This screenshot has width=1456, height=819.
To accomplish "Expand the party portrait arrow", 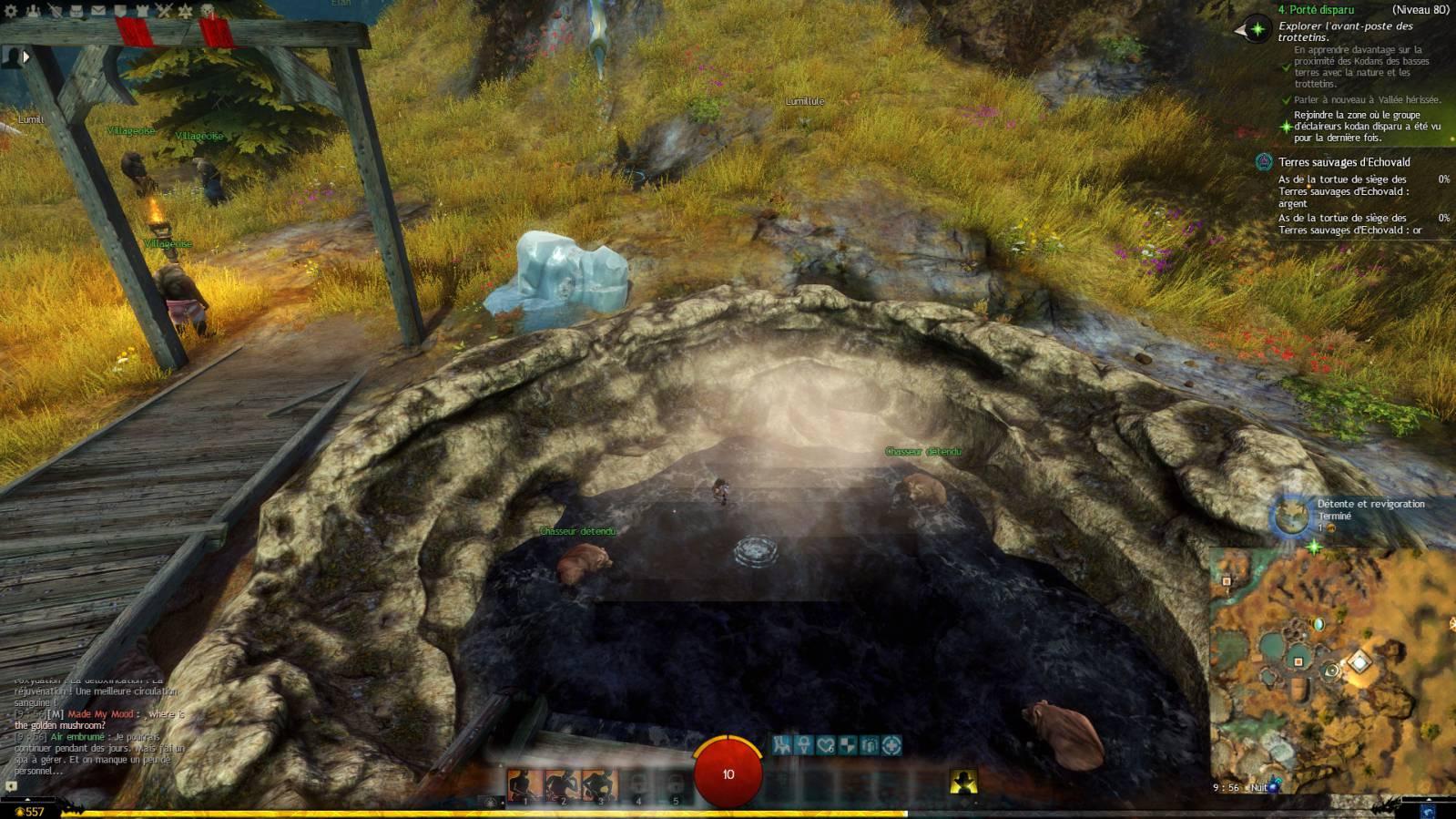I will pos(26,56).
